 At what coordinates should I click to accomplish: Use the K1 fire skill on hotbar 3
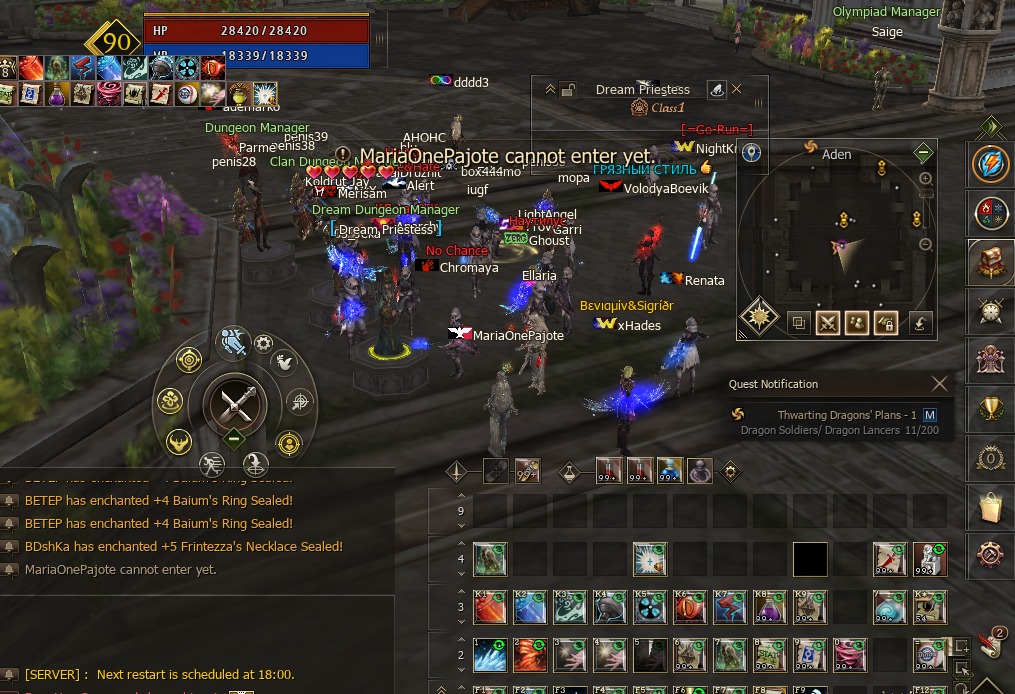490,607
